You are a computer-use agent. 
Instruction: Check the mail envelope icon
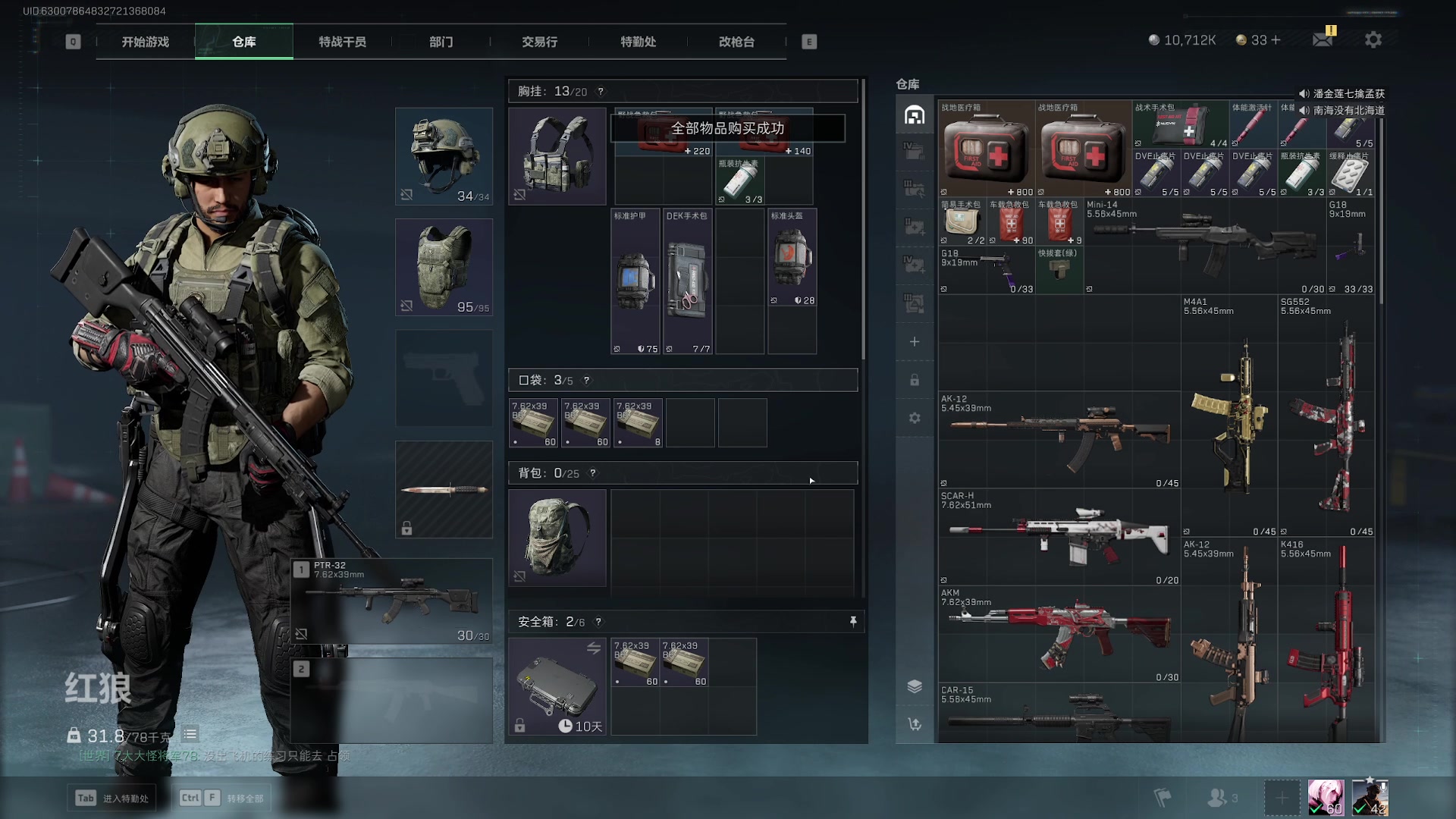click(x=1323, y=40)
